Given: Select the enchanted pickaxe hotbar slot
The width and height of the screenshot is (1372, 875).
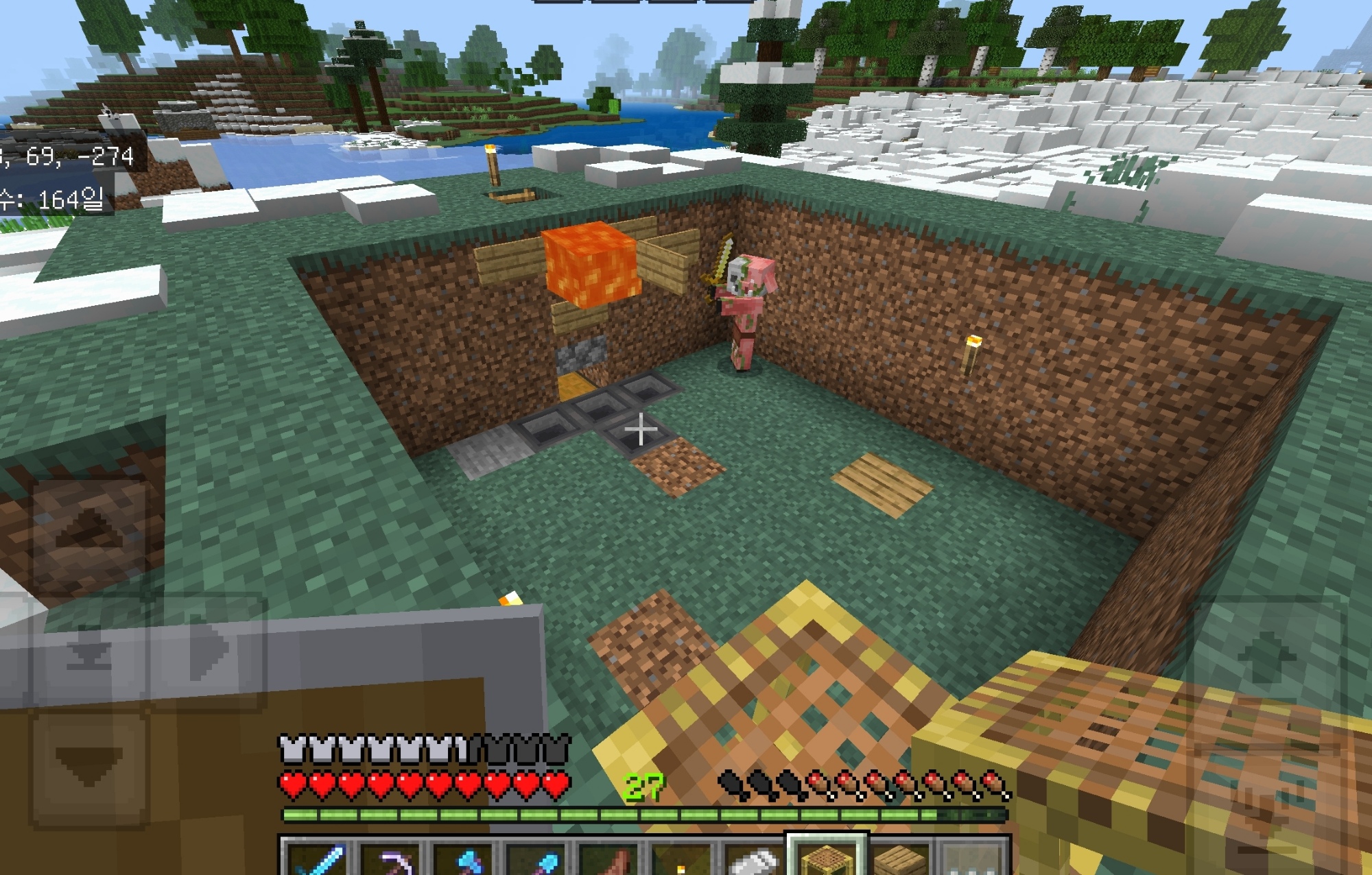Looking at the screenshot, I should coord(391,857).
